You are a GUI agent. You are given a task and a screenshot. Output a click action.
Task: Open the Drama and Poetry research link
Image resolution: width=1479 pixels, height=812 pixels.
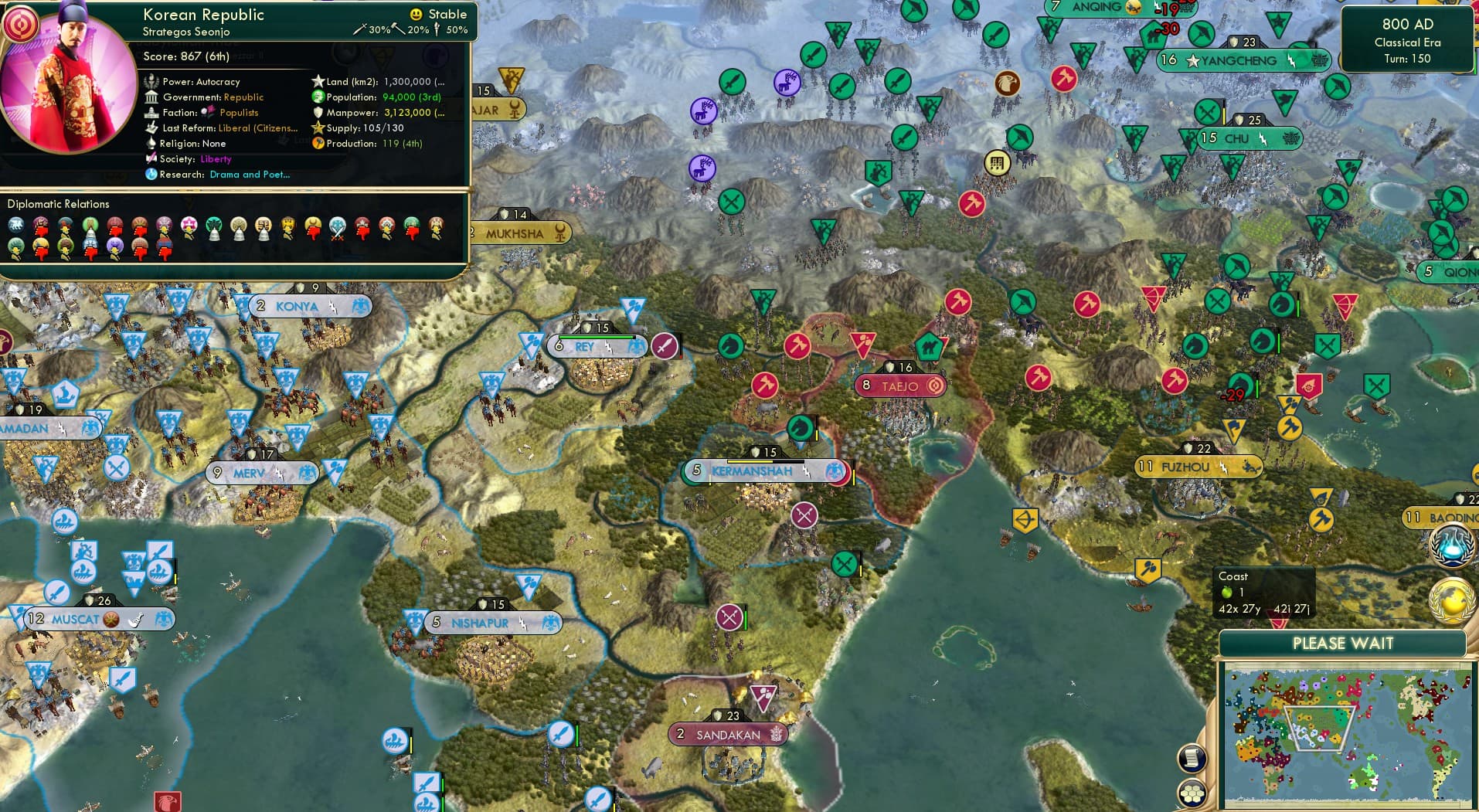point(250,175)
